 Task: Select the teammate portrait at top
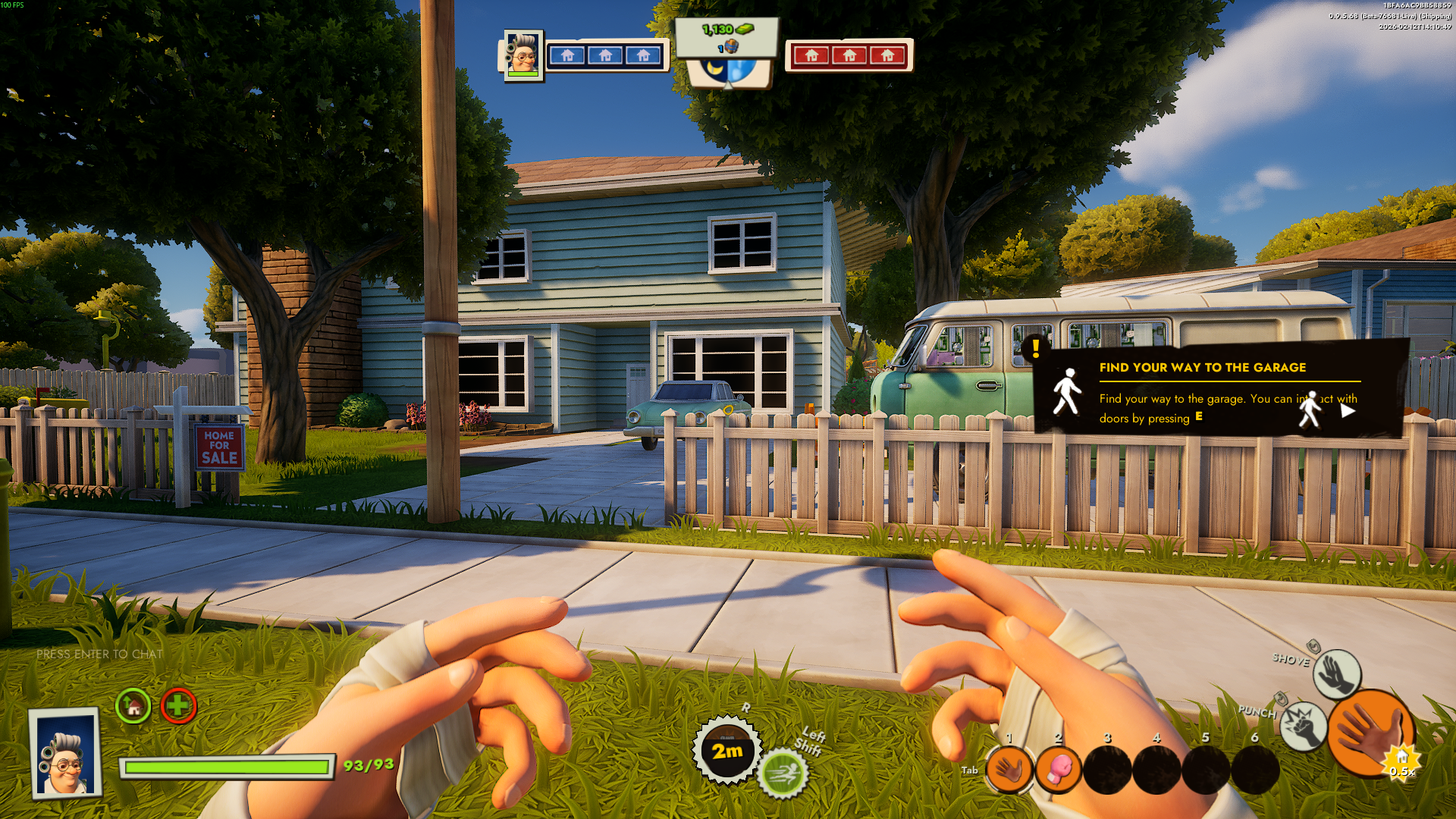(x=522, y=55)
